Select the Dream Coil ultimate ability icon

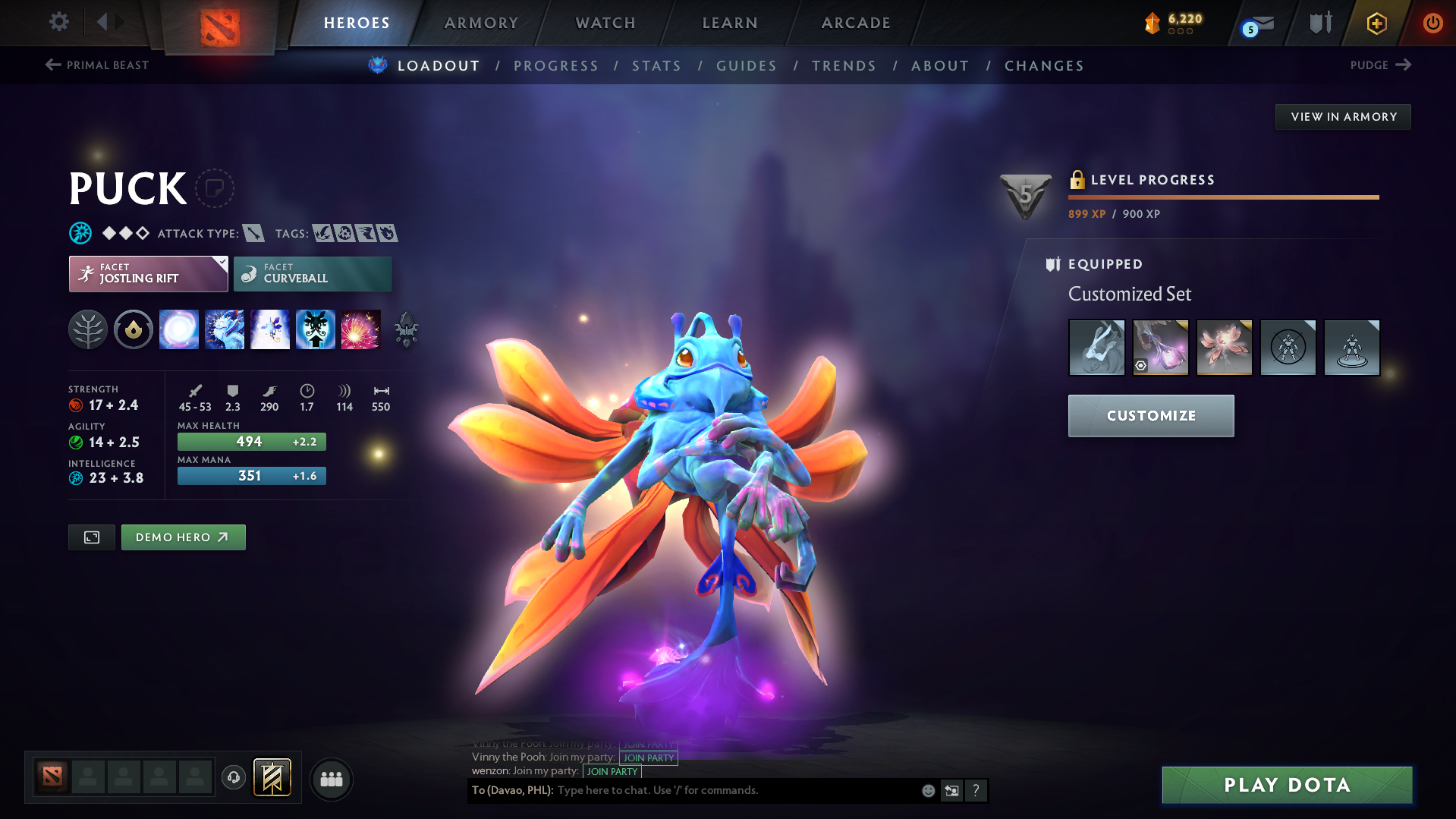pyautogui.click(x=361, y=329)
